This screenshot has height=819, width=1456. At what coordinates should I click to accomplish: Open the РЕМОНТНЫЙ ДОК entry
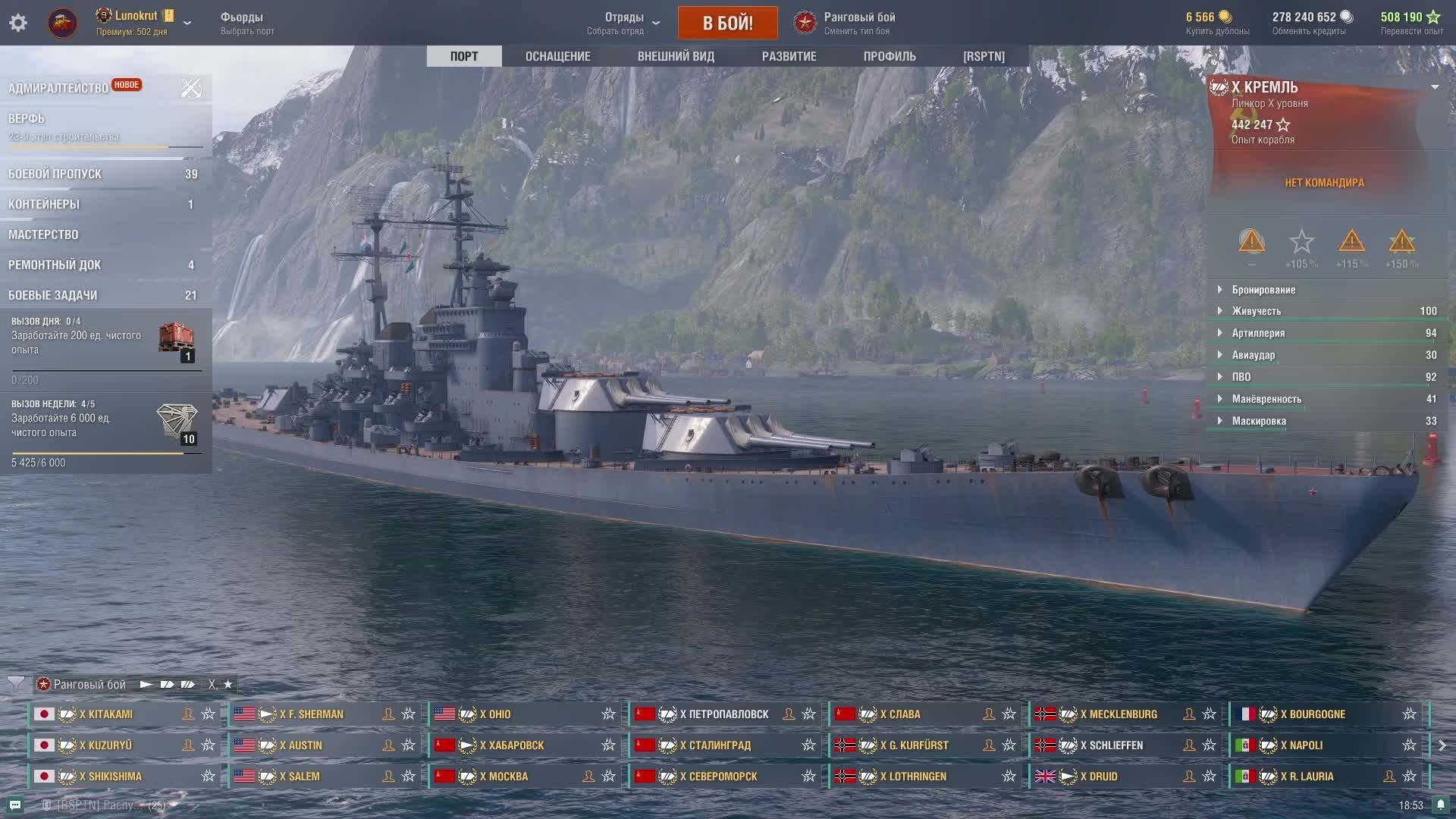55,265
